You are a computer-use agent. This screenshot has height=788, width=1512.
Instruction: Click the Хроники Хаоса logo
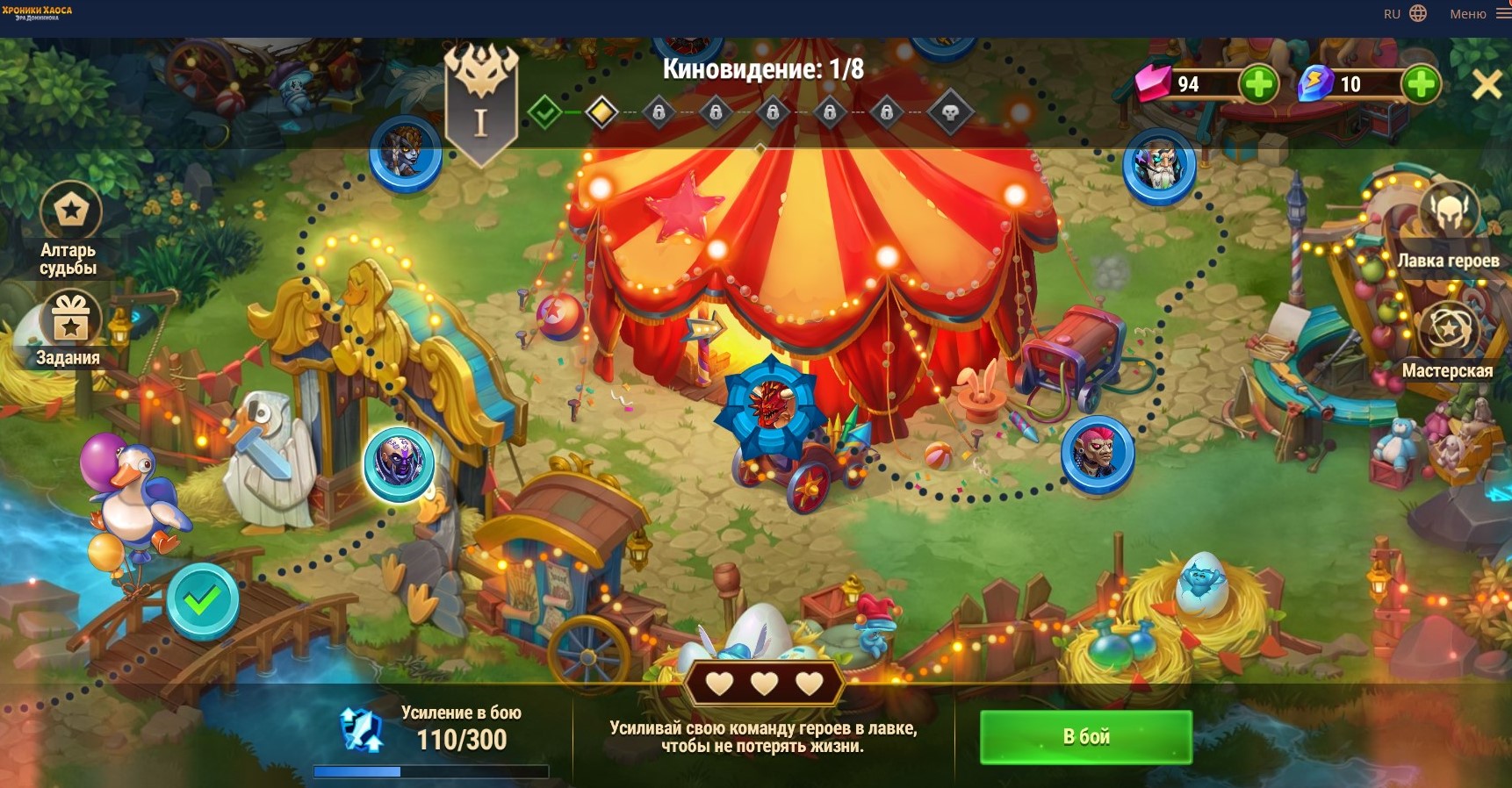click(x=37, y=12)
